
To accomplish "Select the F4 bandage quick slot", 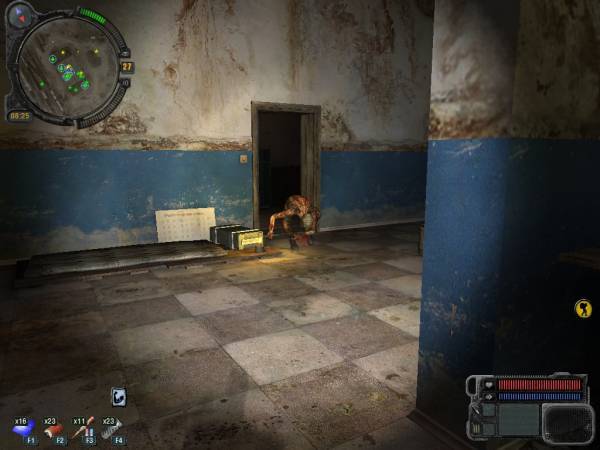I will pos(112,429).
